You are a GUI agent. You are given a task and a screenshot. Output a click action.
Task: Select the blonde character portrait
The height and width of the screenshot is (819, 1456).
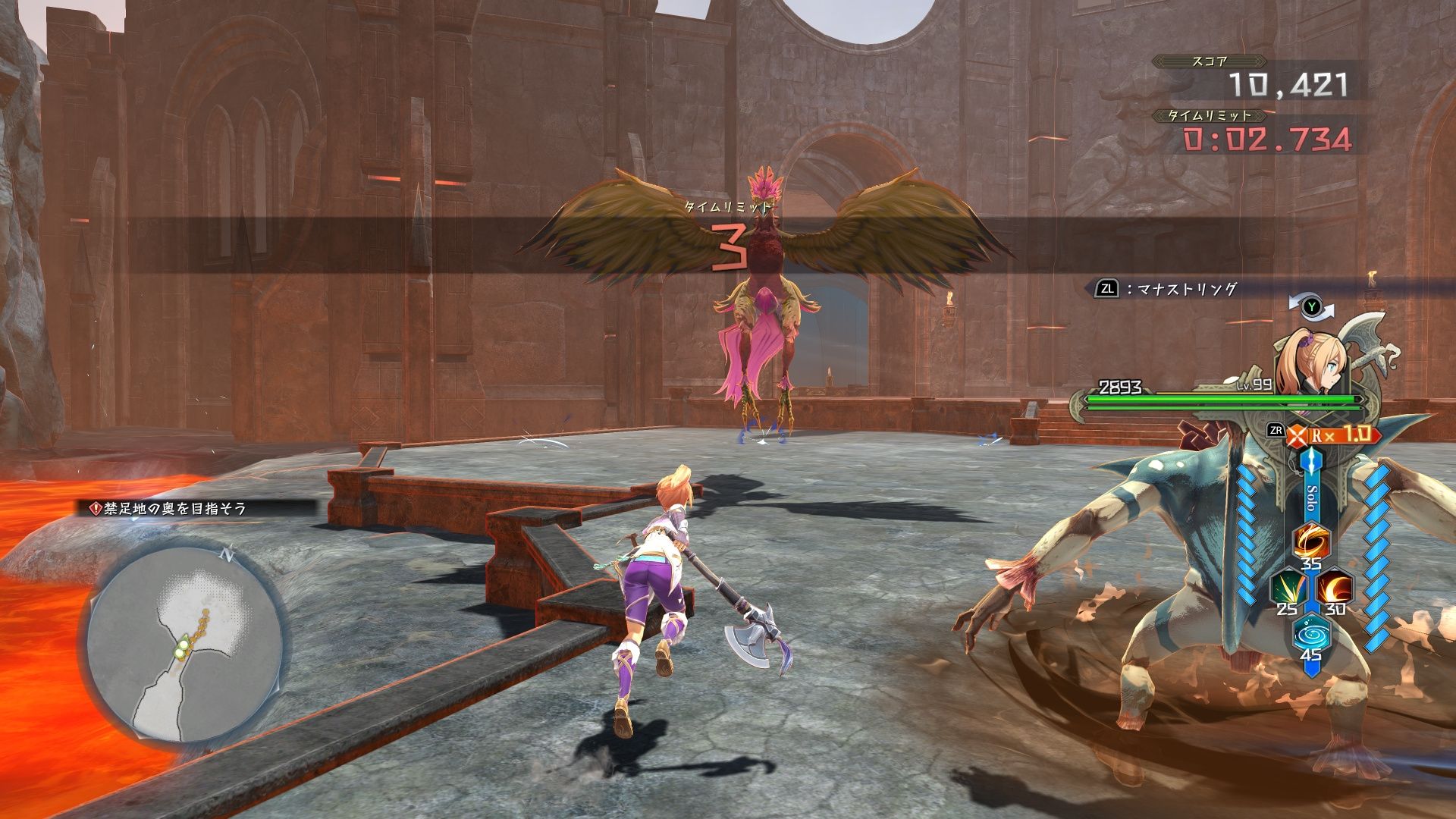pyautogui.click(x=1306, y=362)
